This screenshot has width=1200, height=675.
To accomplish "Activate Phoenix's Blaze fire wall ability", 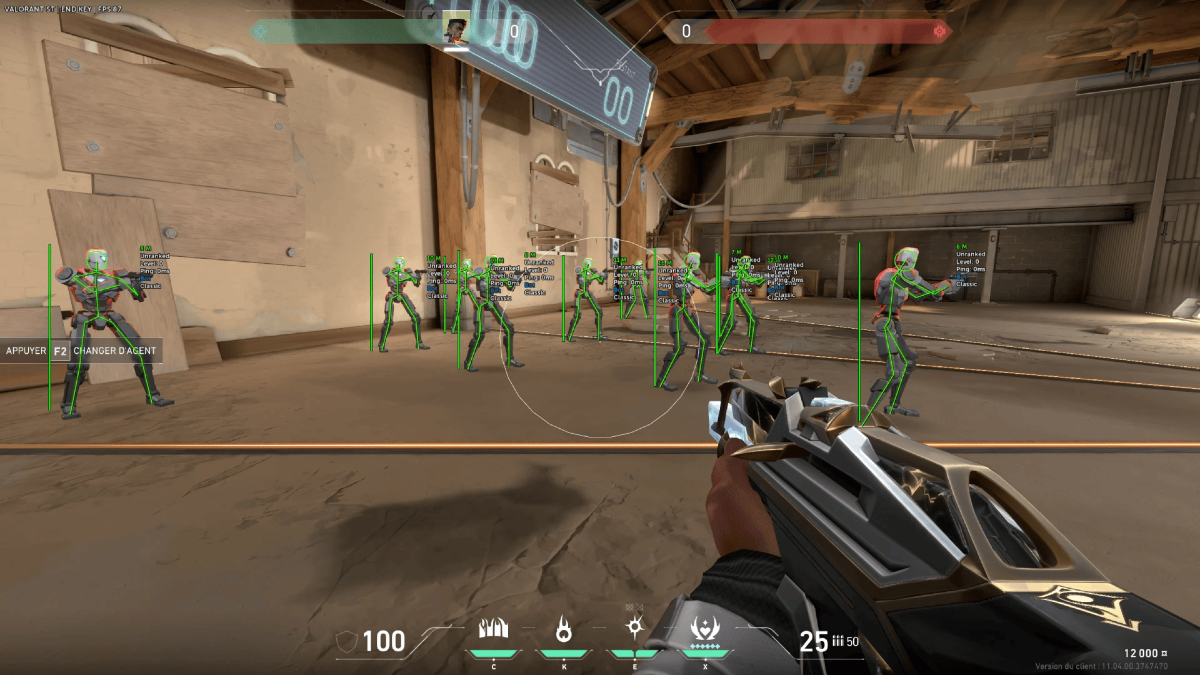I will click(x=494, y=630).
